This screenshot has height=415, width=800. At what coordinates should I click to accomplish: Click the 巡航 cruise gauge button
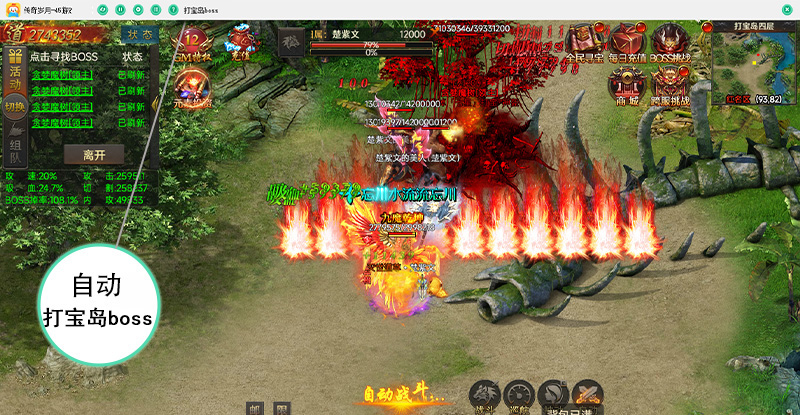pyautogui.click(x=519, y=395)
